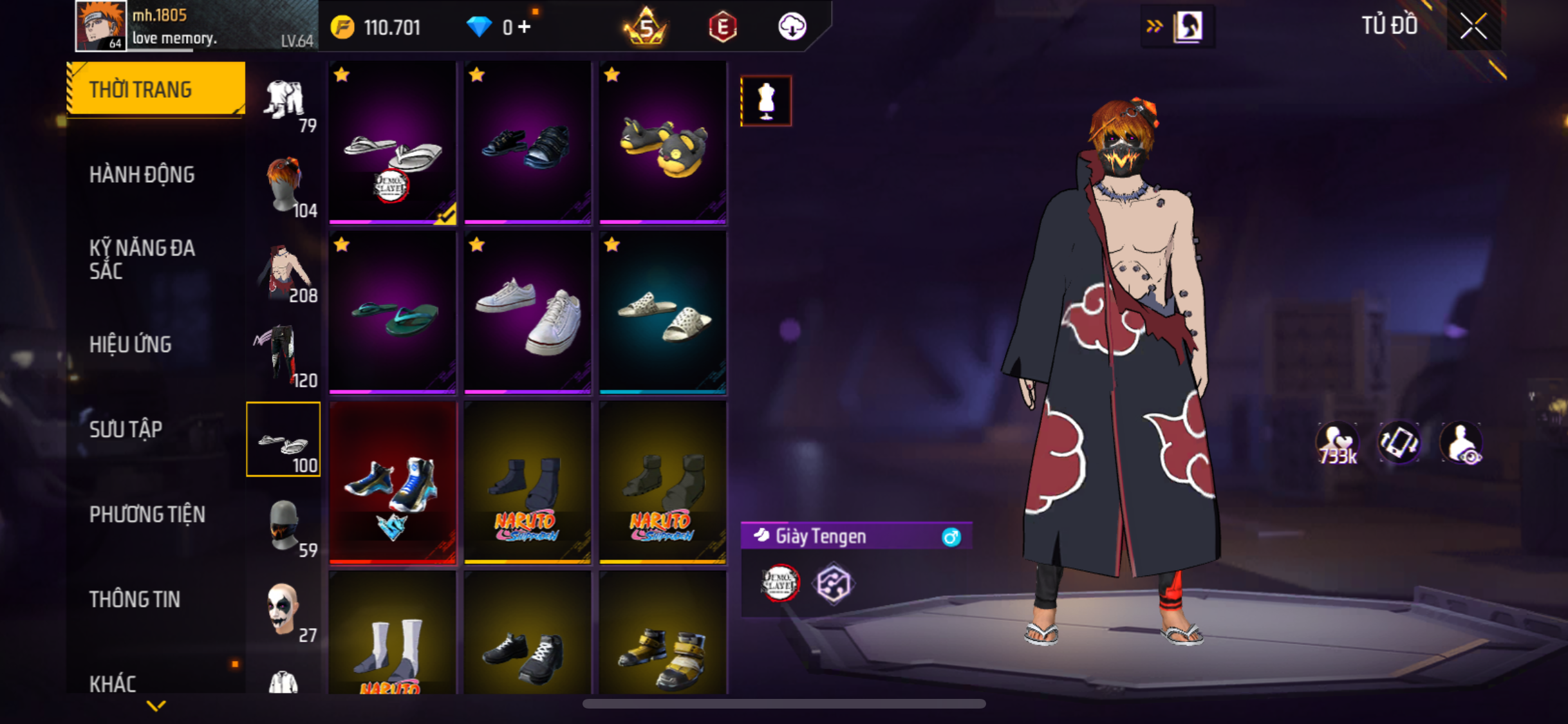Open the hair subcategory with 104 items
The width and height of the screenshot is (1568, 724).
tap(284, 185)
